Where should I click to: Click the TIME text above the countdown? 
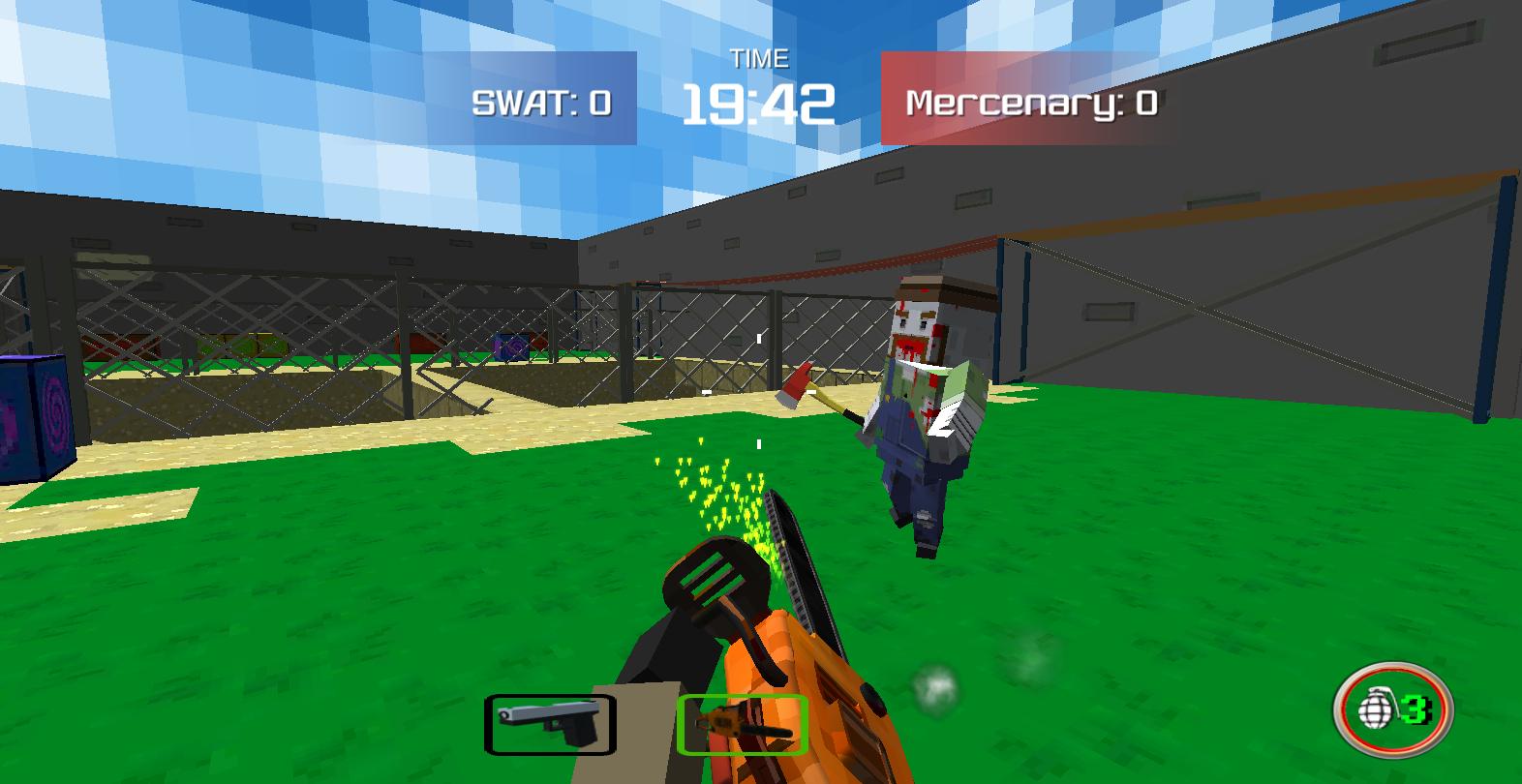pos(761,58)
